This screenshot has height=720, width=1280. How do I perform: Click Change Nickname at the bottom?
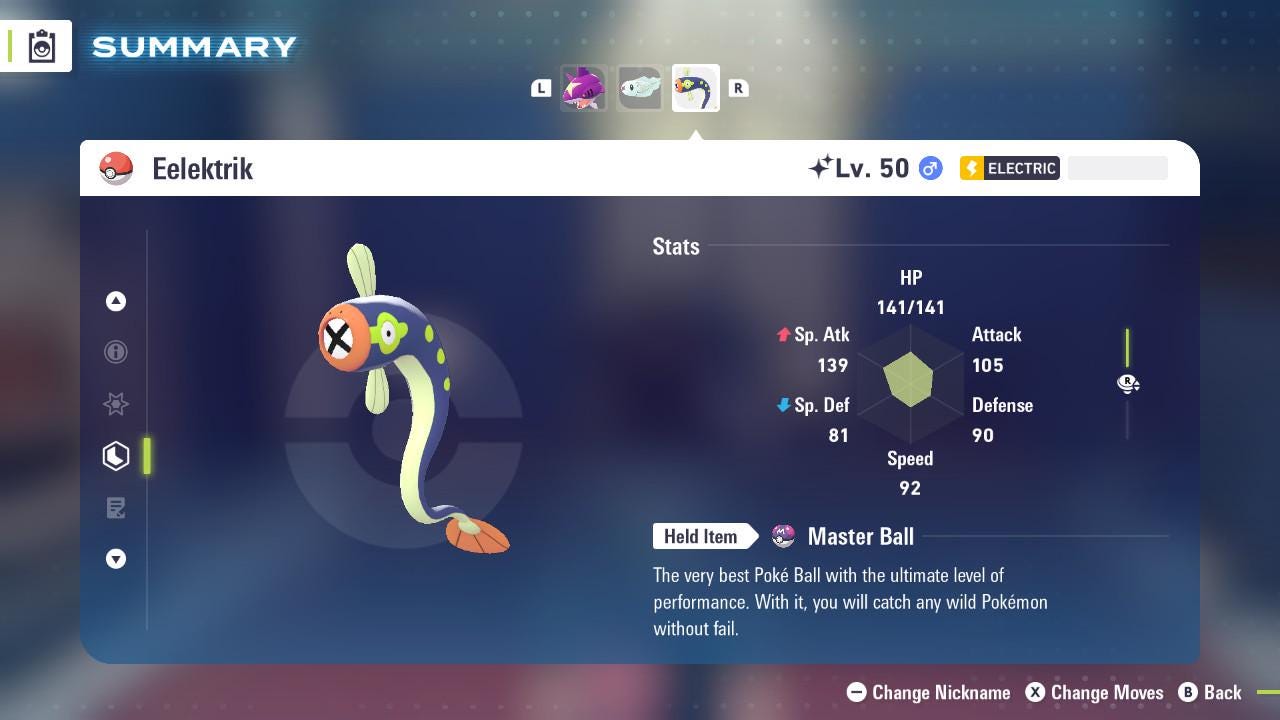click(x=928, y=692)
